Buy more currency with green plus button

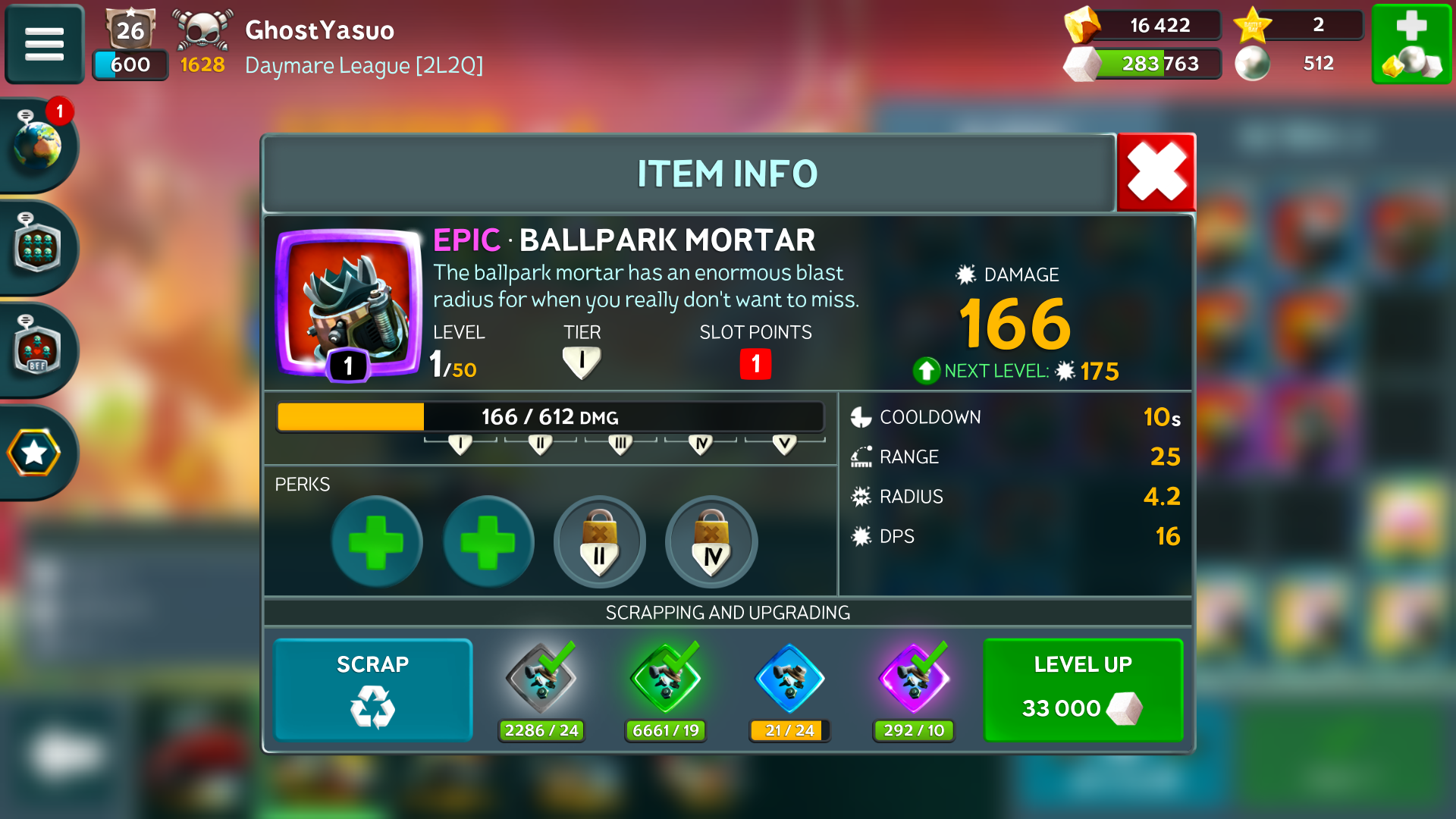[1410, 43]
